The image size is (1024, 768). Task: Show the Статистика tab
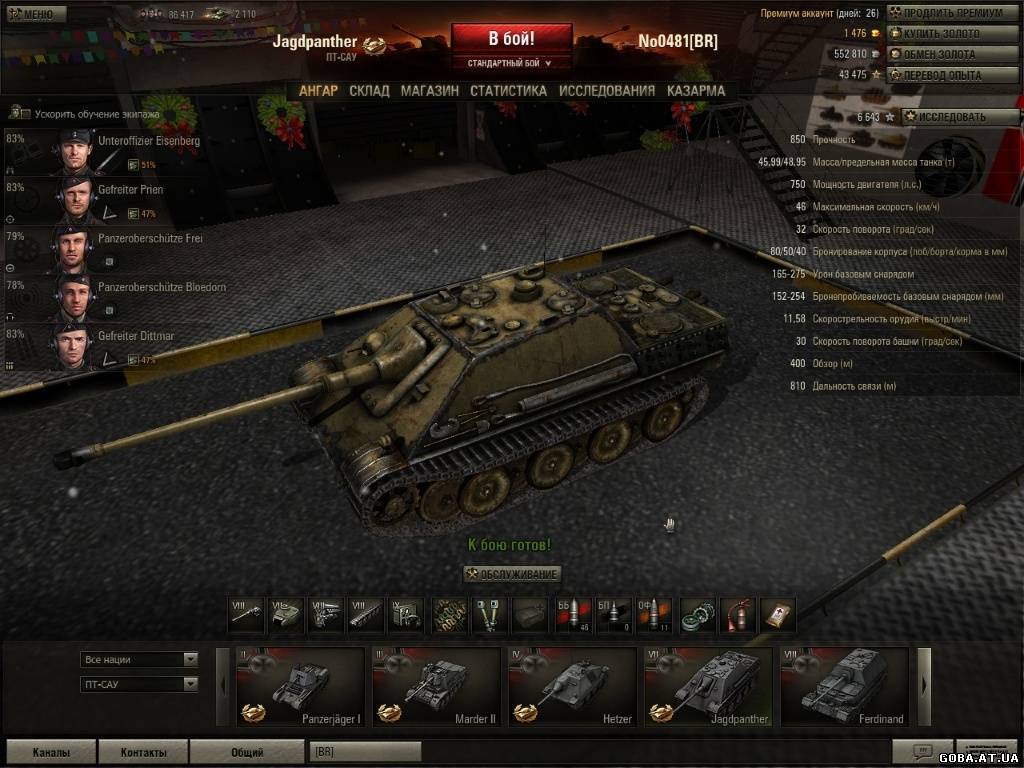(508, 90)
